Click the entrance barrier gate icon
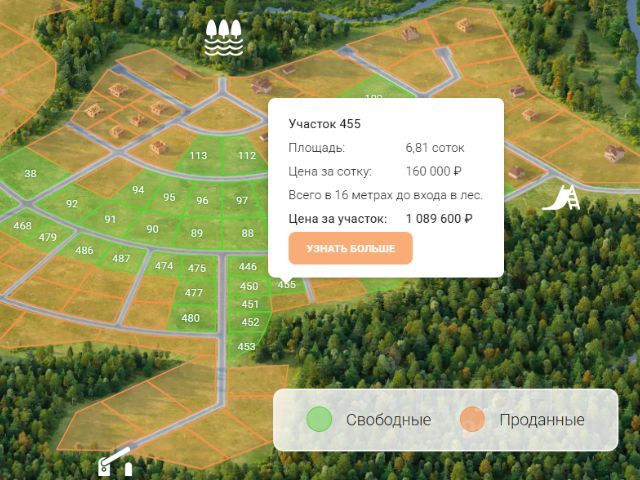 click(x=114, y=461)
